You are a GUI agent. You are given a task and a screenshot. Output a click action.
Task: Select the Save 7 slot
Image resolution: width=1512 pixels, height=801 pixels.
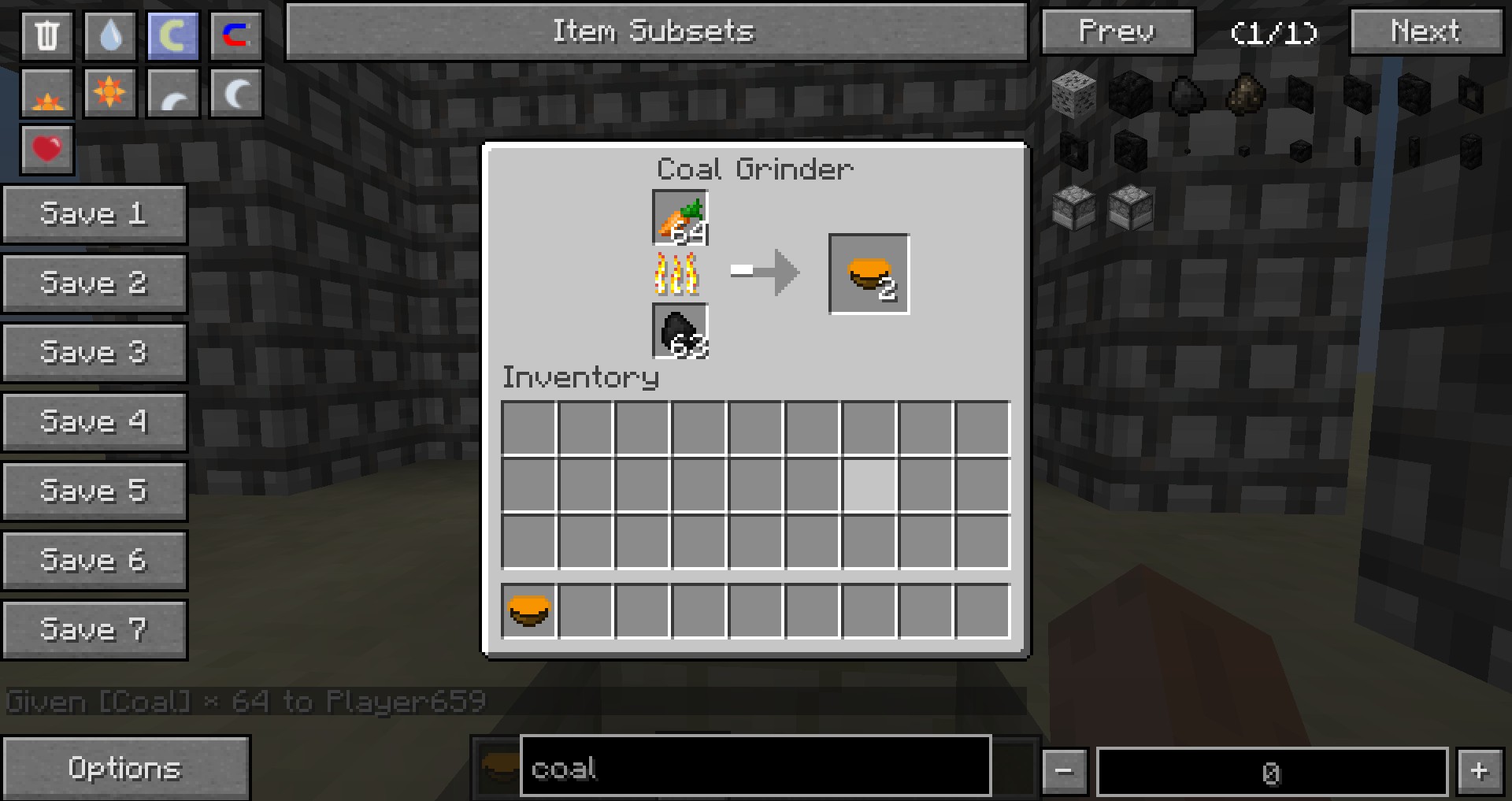94,630
